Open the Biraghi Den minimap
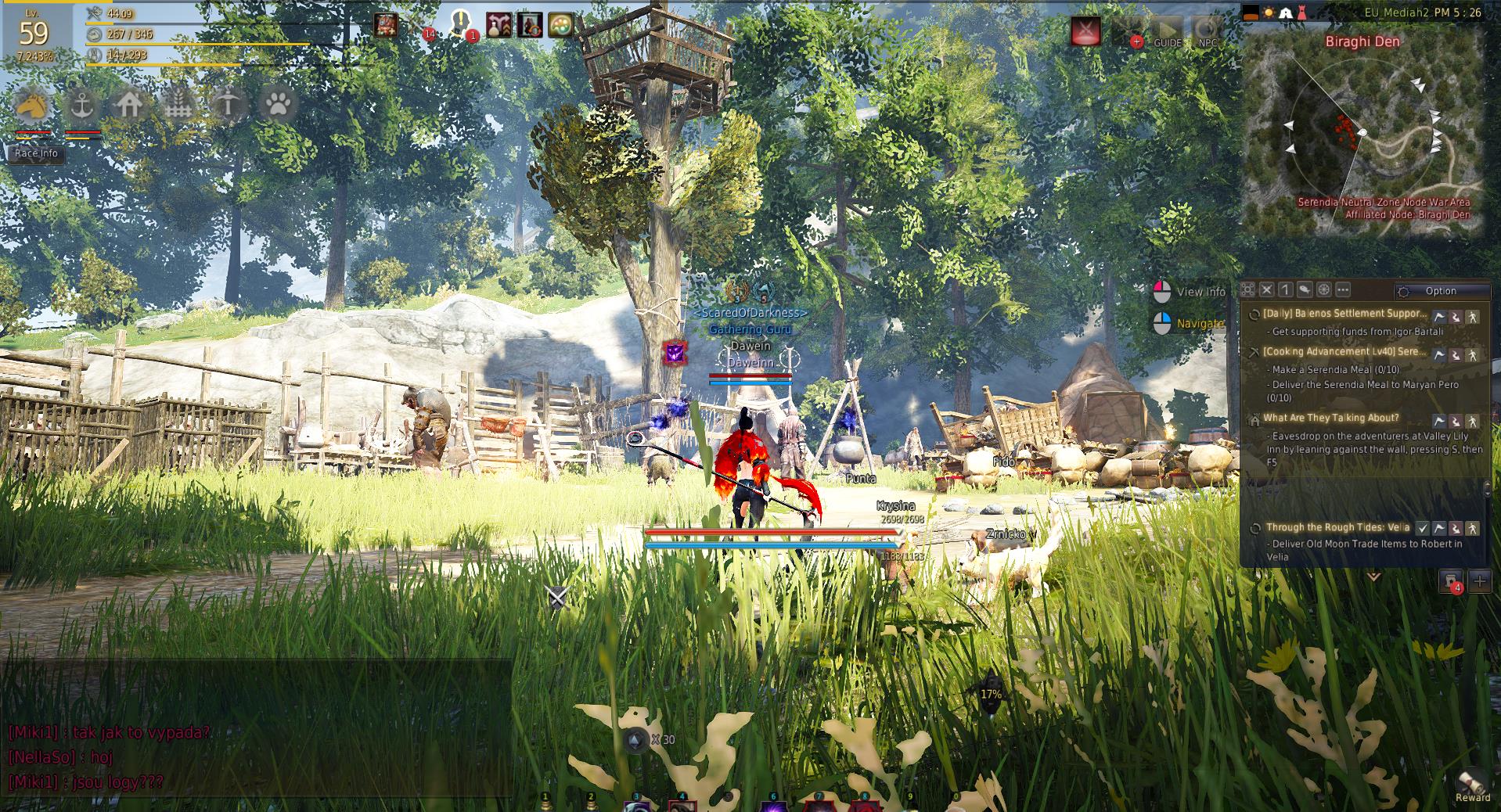 point(1362,135)
